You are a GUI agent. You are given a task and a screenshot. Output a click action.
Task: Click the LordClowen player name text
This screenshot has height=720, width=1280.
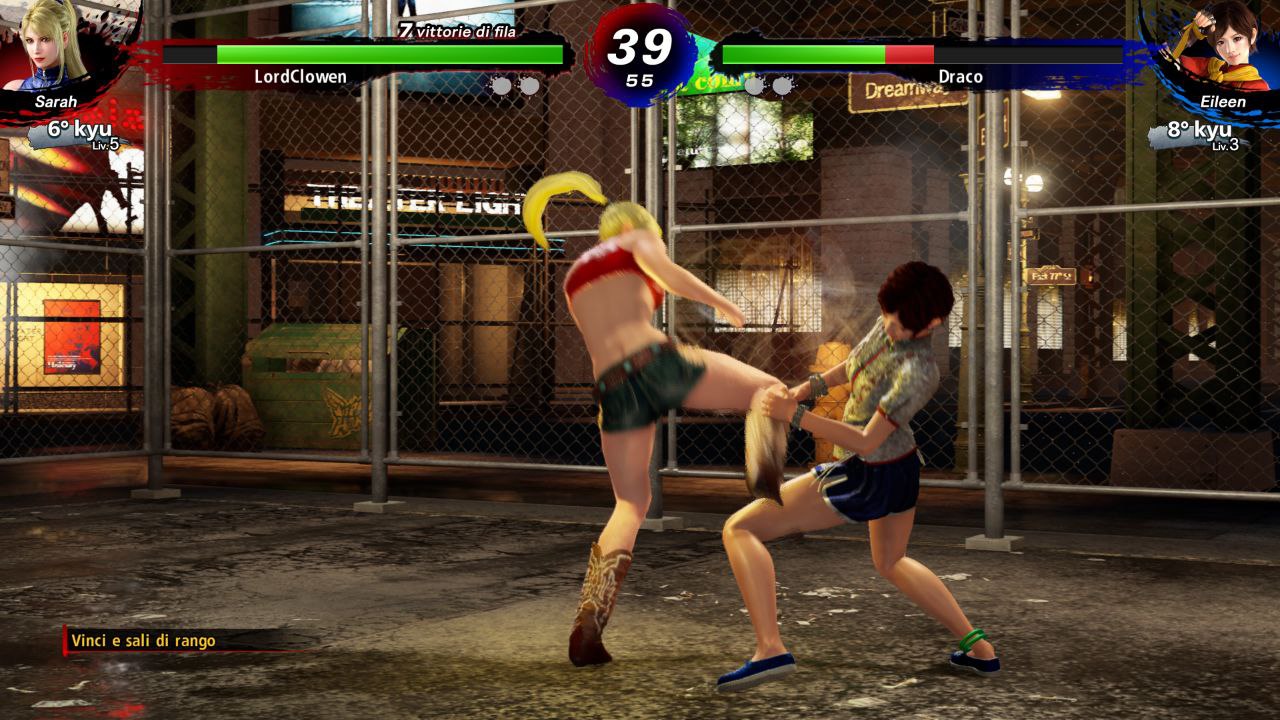click(302, 74)
